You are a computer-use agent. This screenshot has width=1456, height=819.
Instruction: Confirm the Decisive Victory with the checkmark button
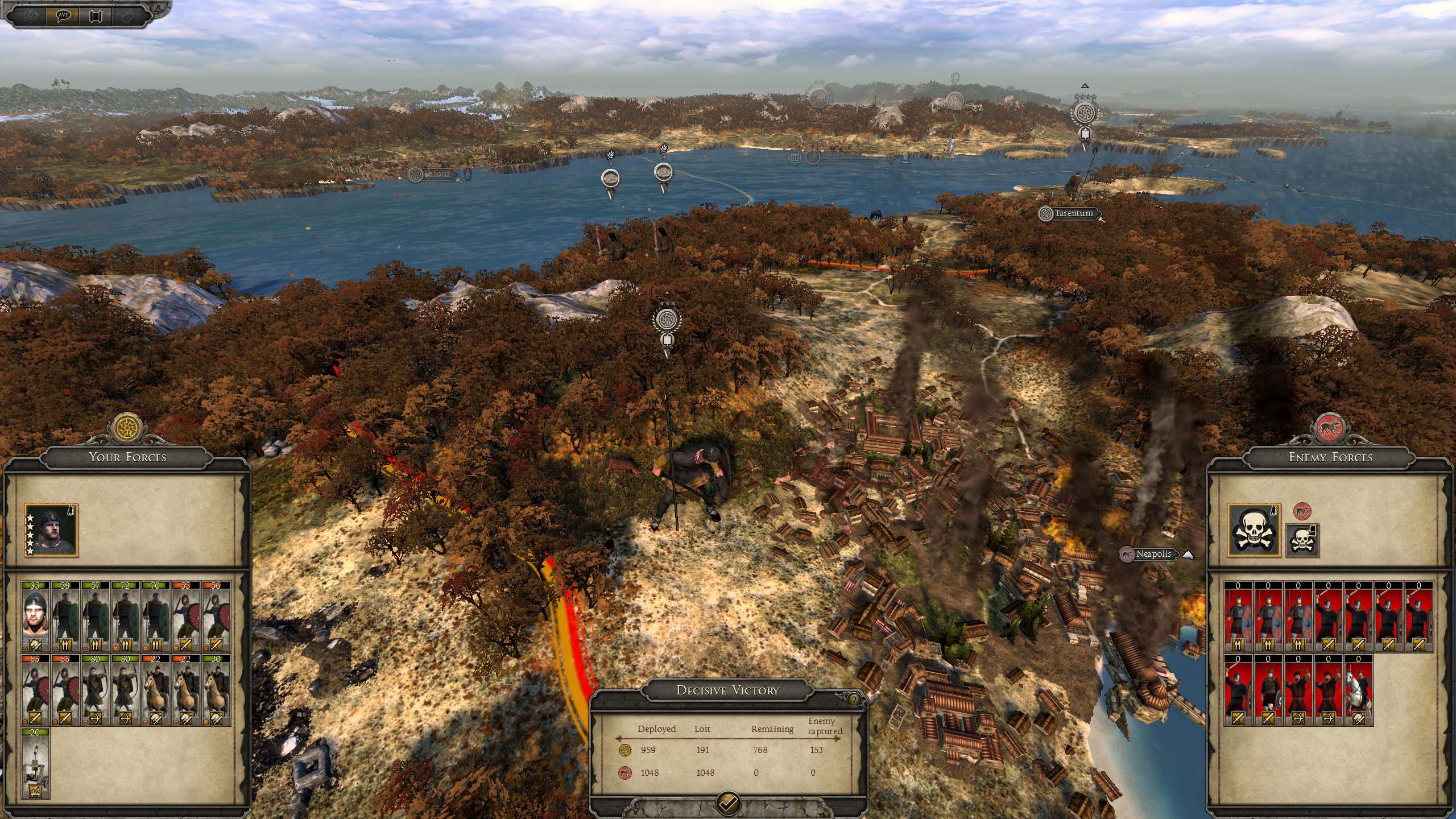[x=729, y=803]
